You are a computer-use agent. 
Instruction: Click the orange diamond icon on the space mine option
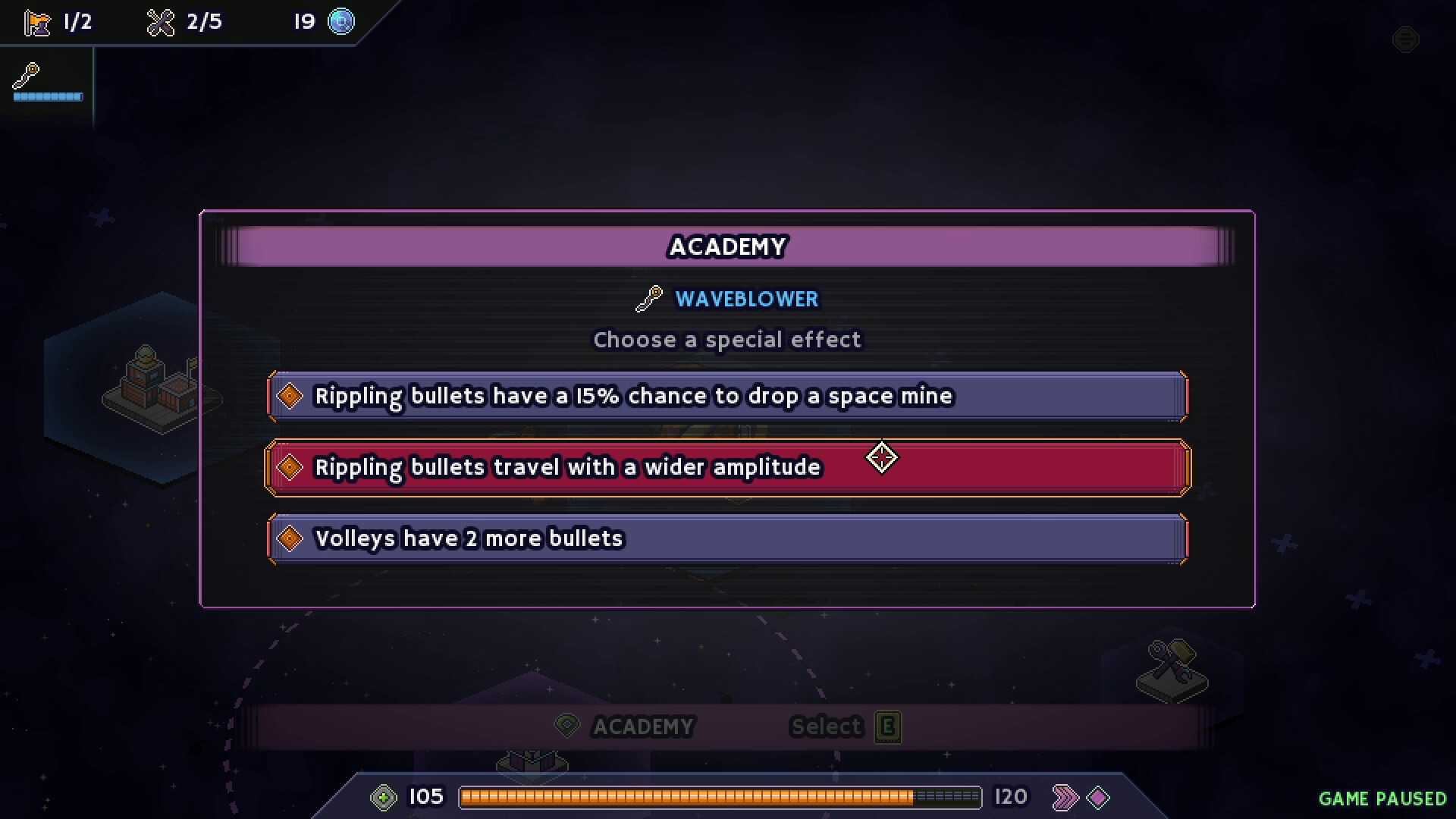point(289,395)
